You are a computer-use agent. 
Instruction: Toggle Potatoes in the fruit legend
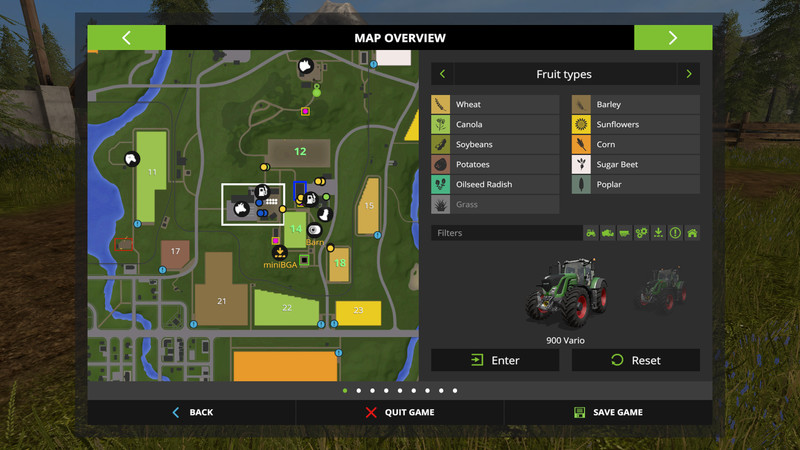point(495,165)
